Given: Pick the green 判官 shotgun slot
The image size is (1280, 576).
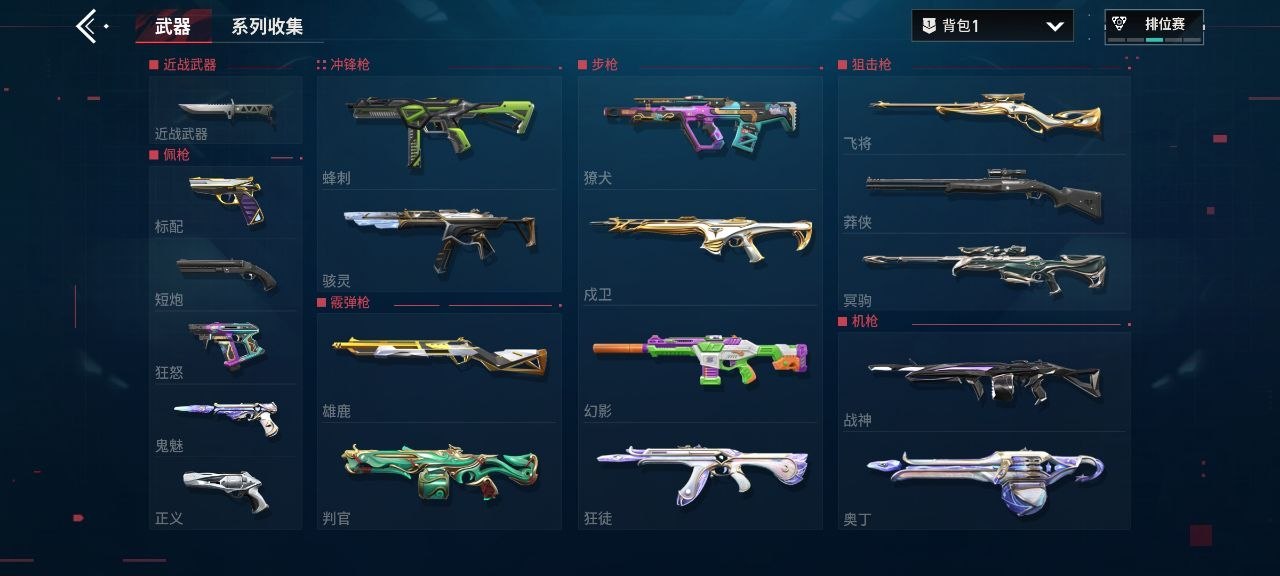Looking at the screenshot, I should [x=439, y=475].
